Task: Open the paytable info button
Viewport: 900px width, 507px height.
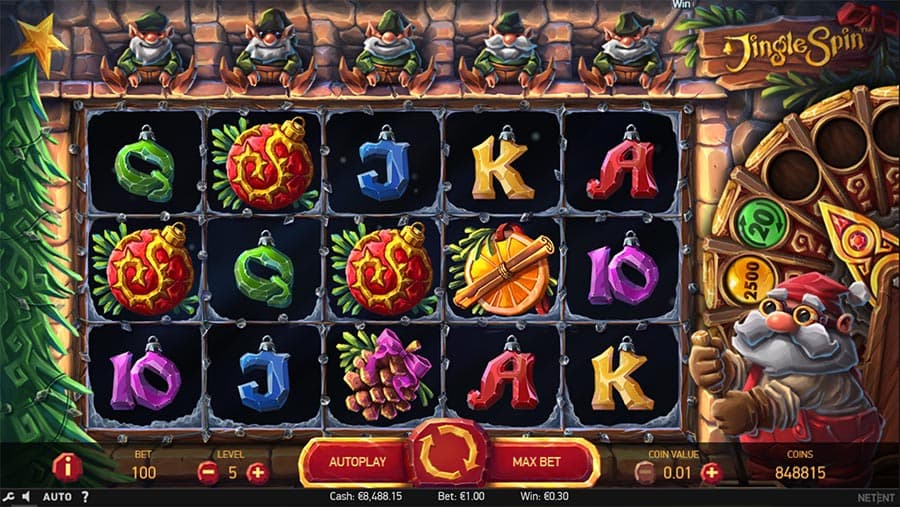Action: click(68, 467)
